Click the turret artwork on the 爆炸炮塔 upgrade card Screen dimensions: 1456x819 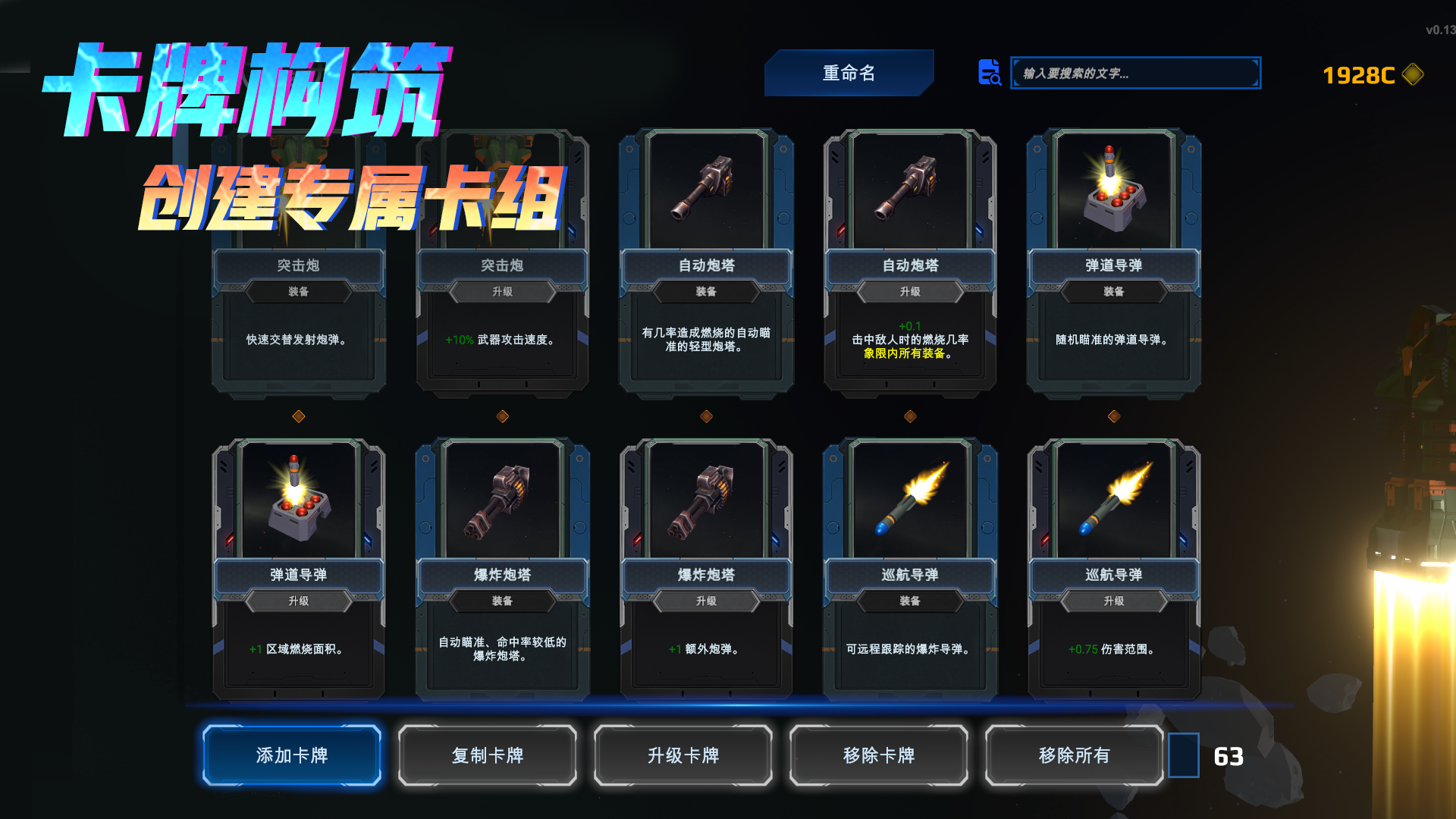704,500
